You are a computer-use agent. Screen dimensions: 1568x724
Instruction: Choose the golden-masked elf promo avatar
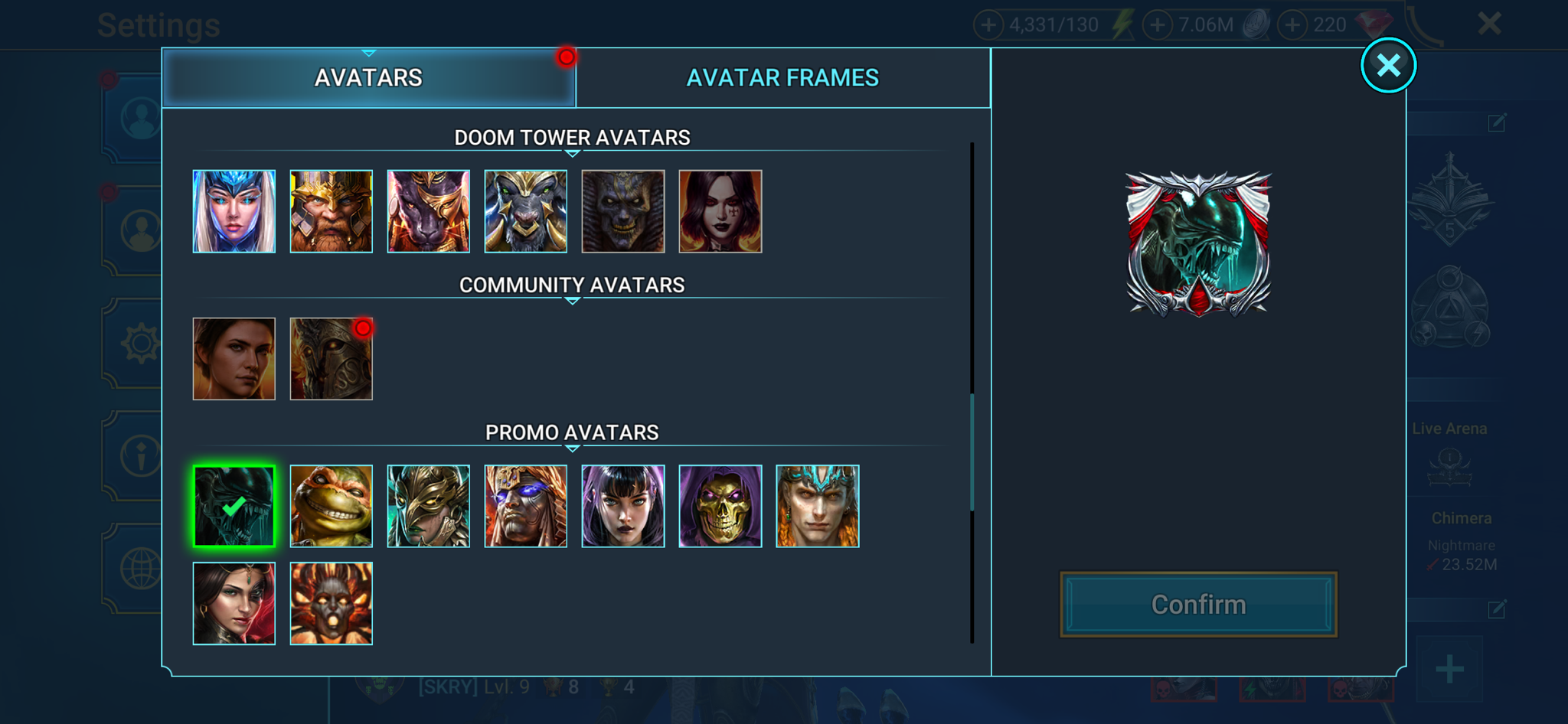pyautogui.click(x=428, y=506)
